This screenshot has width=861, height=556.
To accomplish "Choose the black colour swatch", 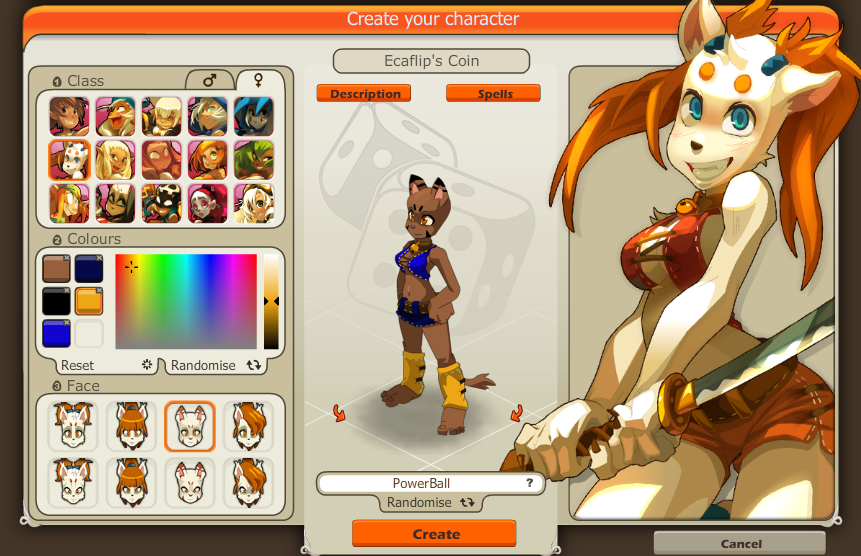I will pyautogui.click(x=56, y=302).
